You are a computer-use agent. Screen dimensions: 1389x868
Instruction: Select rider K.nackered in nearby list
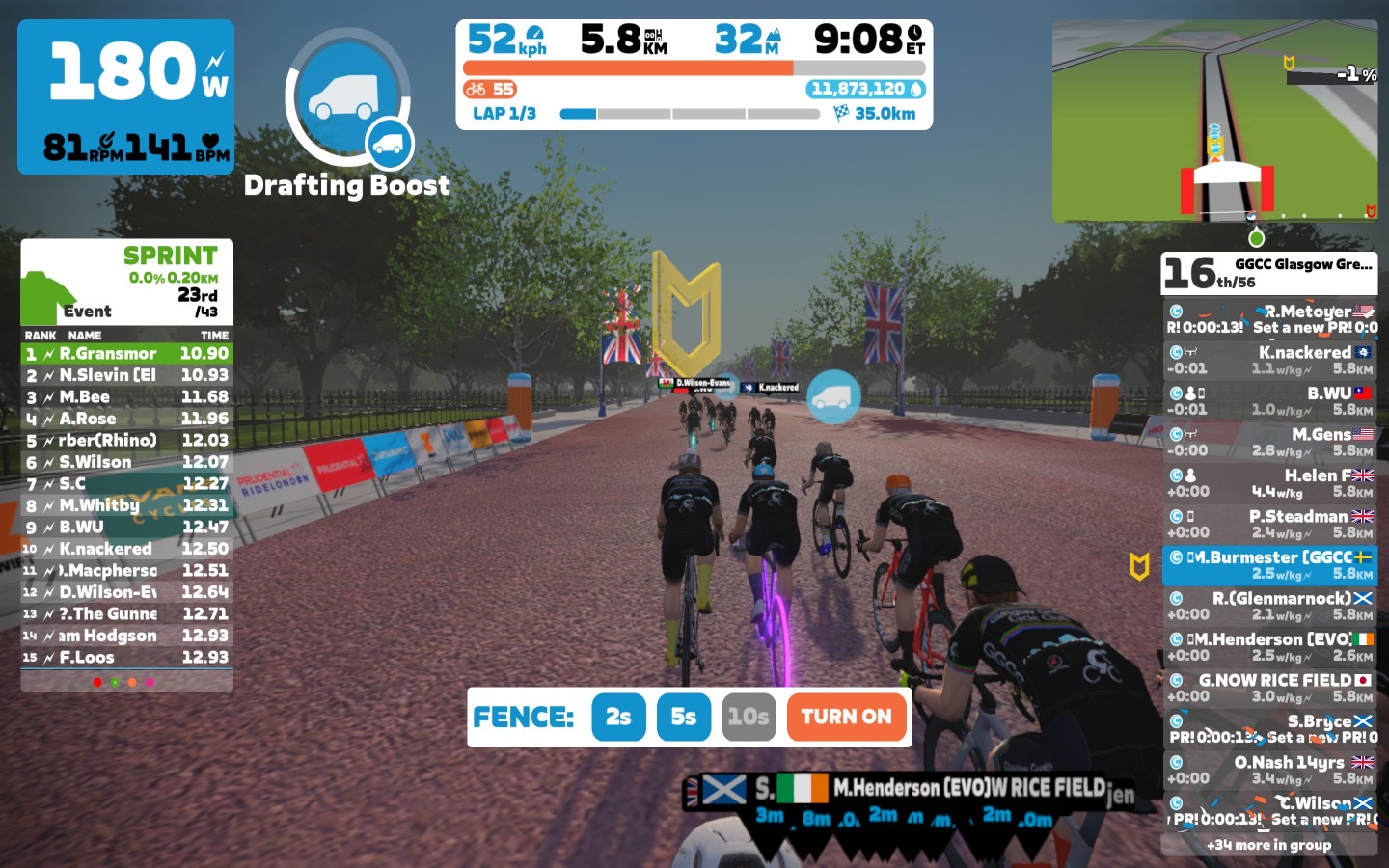(1269, 360)
